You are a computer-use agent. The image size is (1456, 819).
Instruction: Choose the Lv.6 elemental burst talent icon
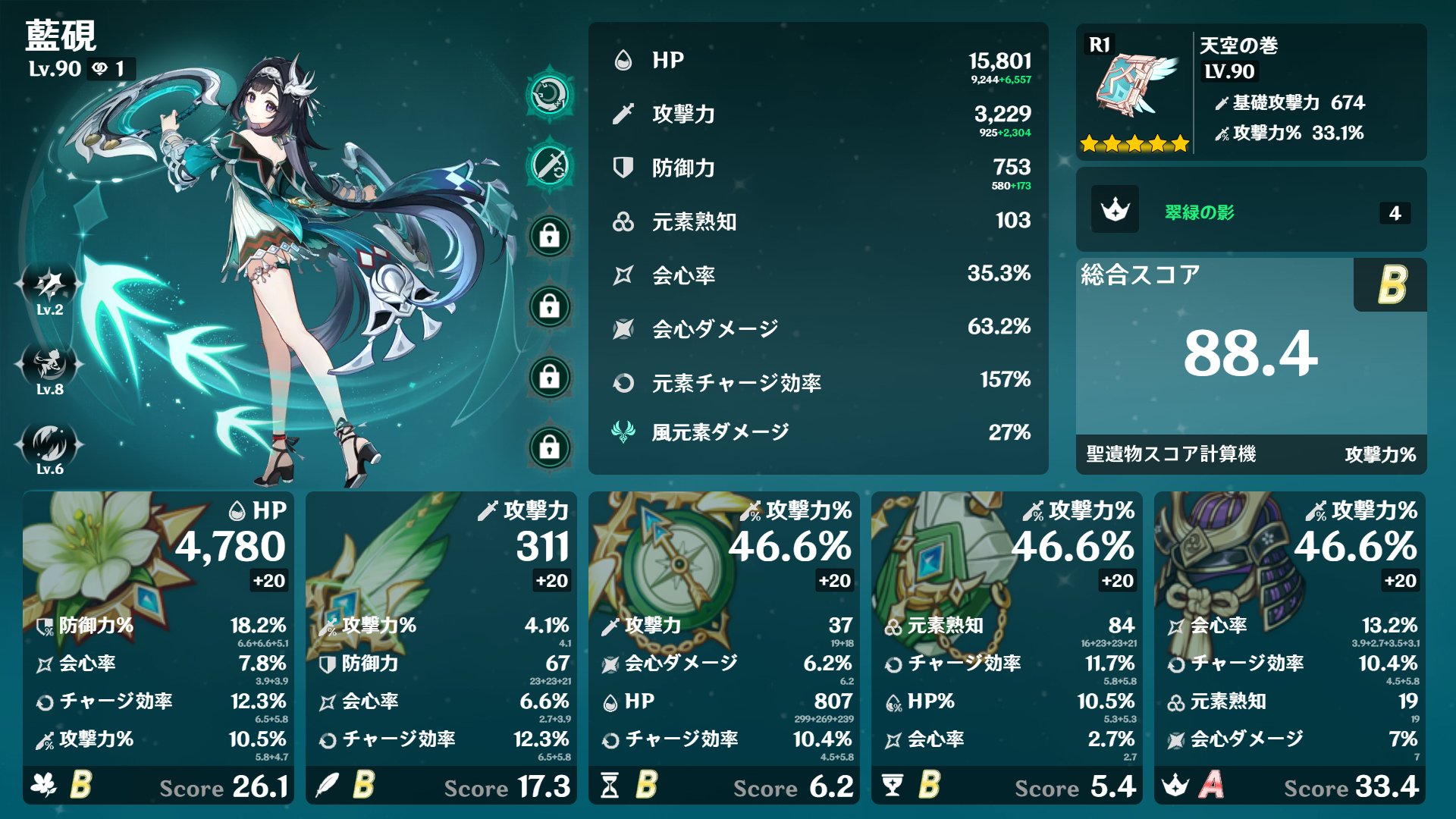click(x=50, y=445)
